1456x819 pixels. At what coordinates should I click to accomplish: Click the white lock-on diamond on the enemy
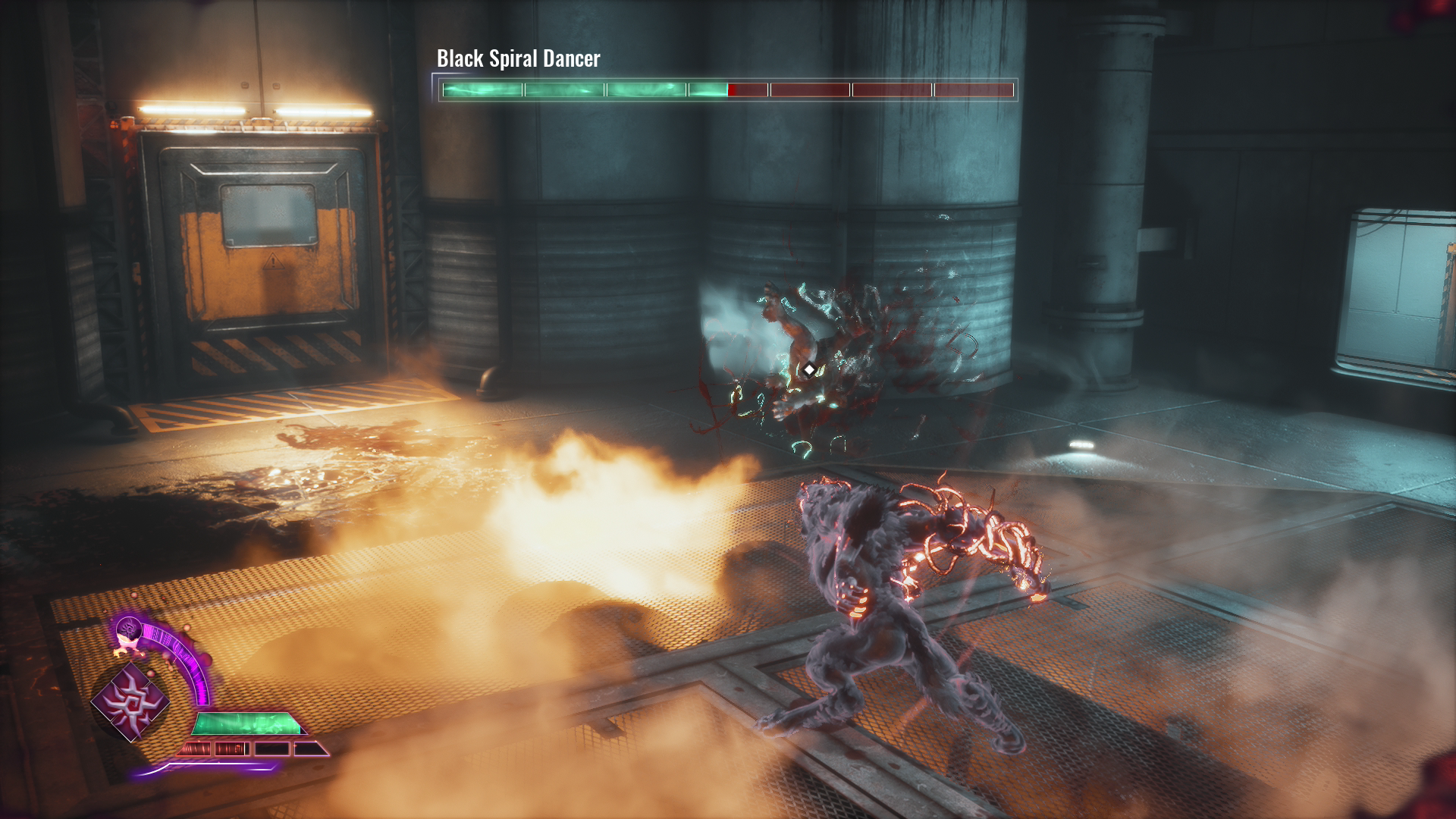click(x=809, y=370)
